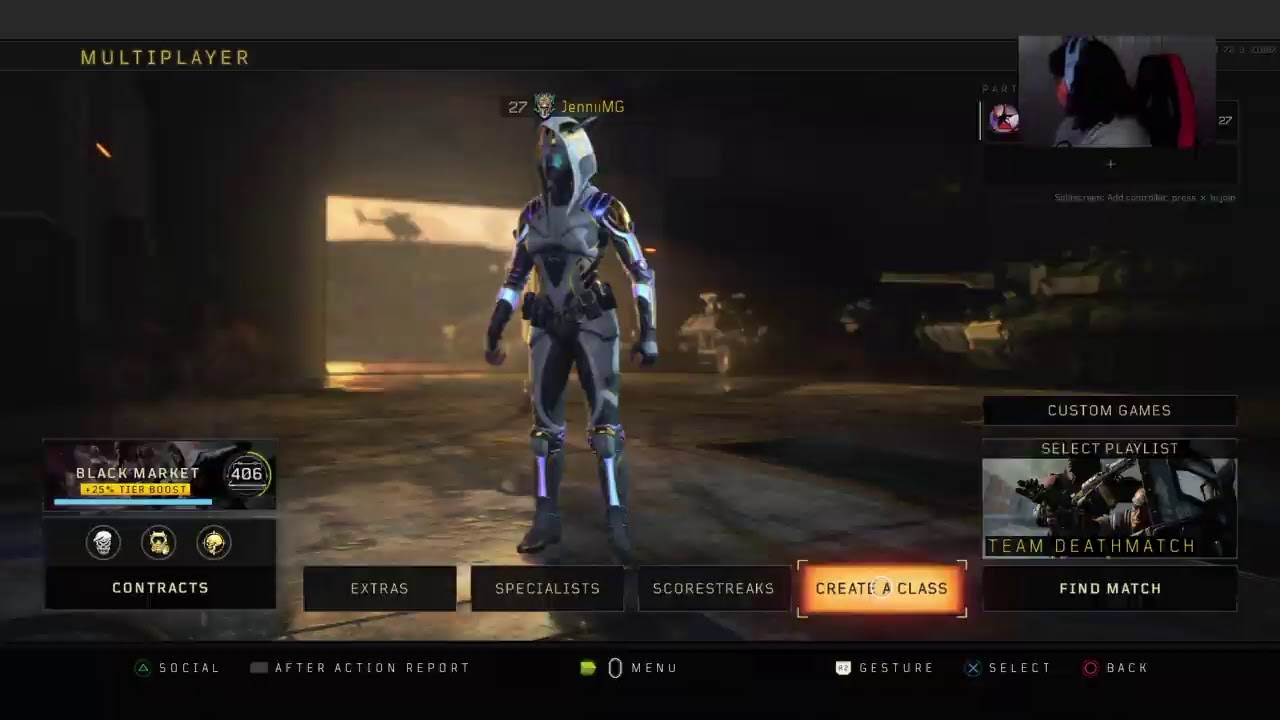Select the Team Deathmatch playlist tile
1280x720 pixels.
(x=1109, y=507)
